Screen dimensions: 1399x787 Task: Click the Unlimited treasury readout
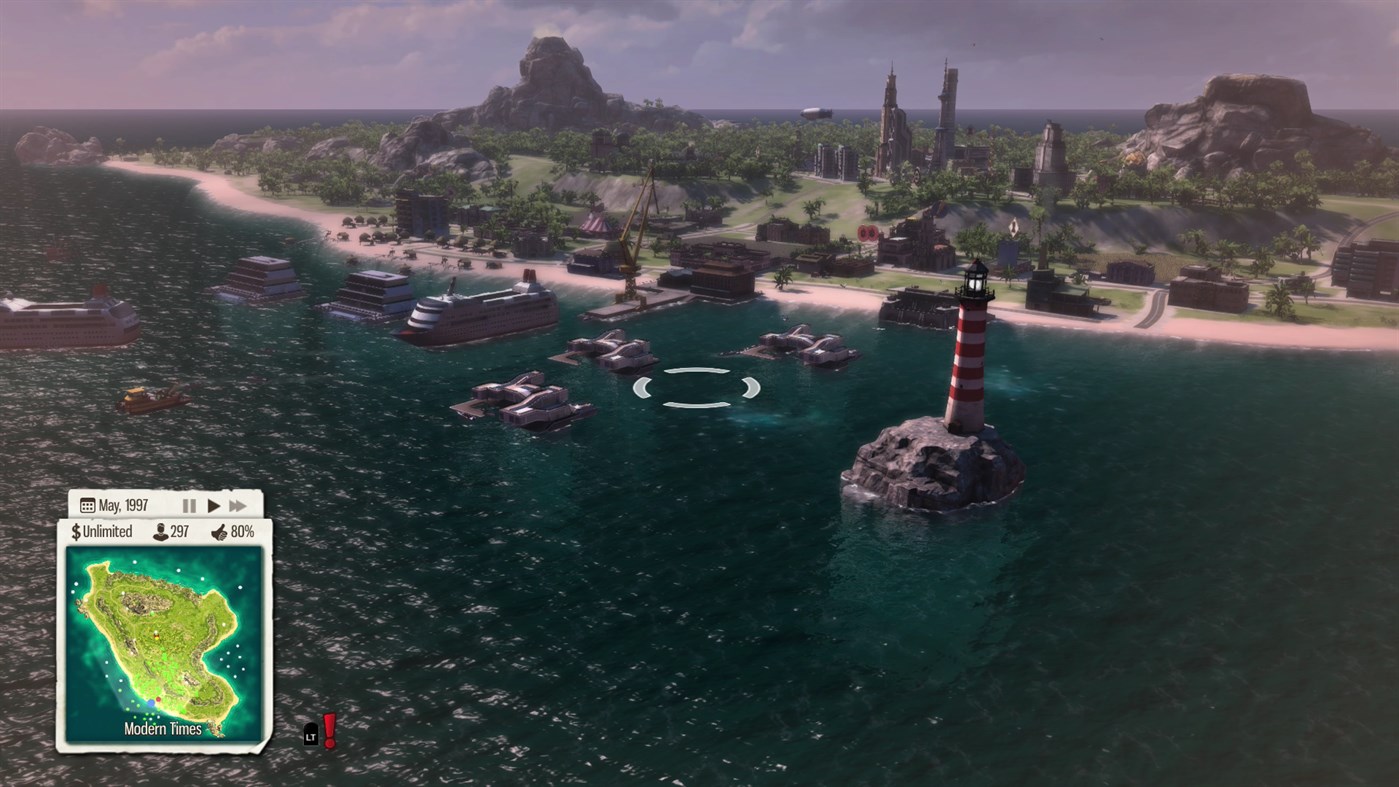[x=108, y=530]
